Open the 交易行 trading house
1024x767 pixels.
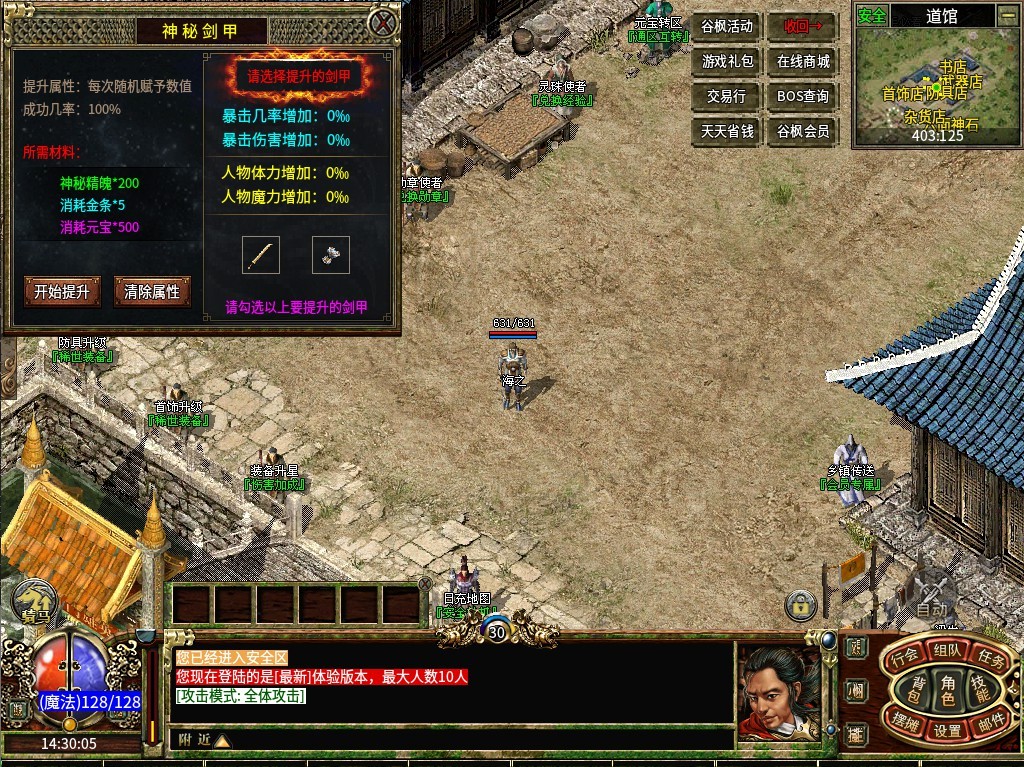point(727,97)
